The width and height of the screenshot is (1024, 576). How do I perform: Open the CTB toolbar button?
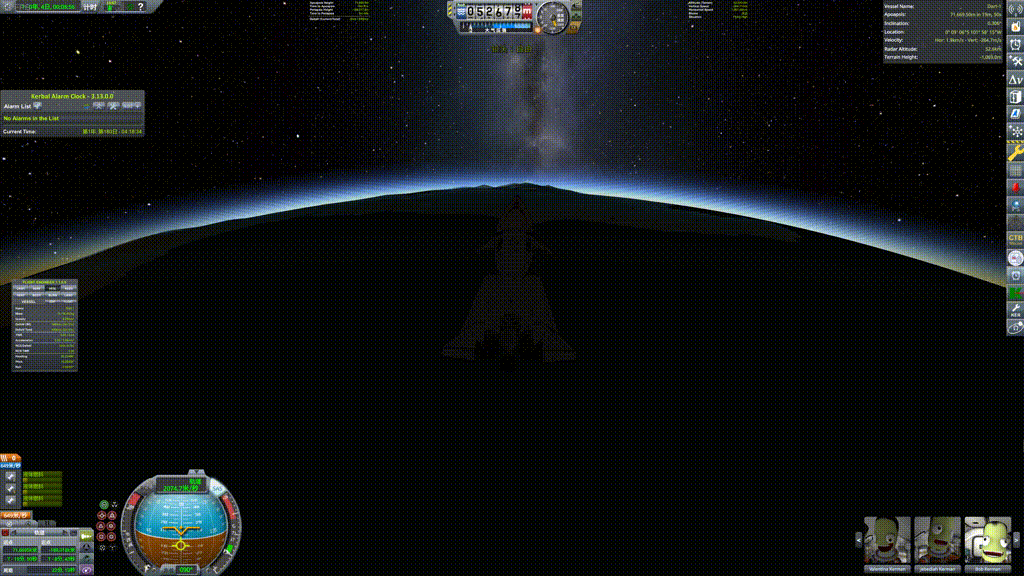pos(1015,238)
